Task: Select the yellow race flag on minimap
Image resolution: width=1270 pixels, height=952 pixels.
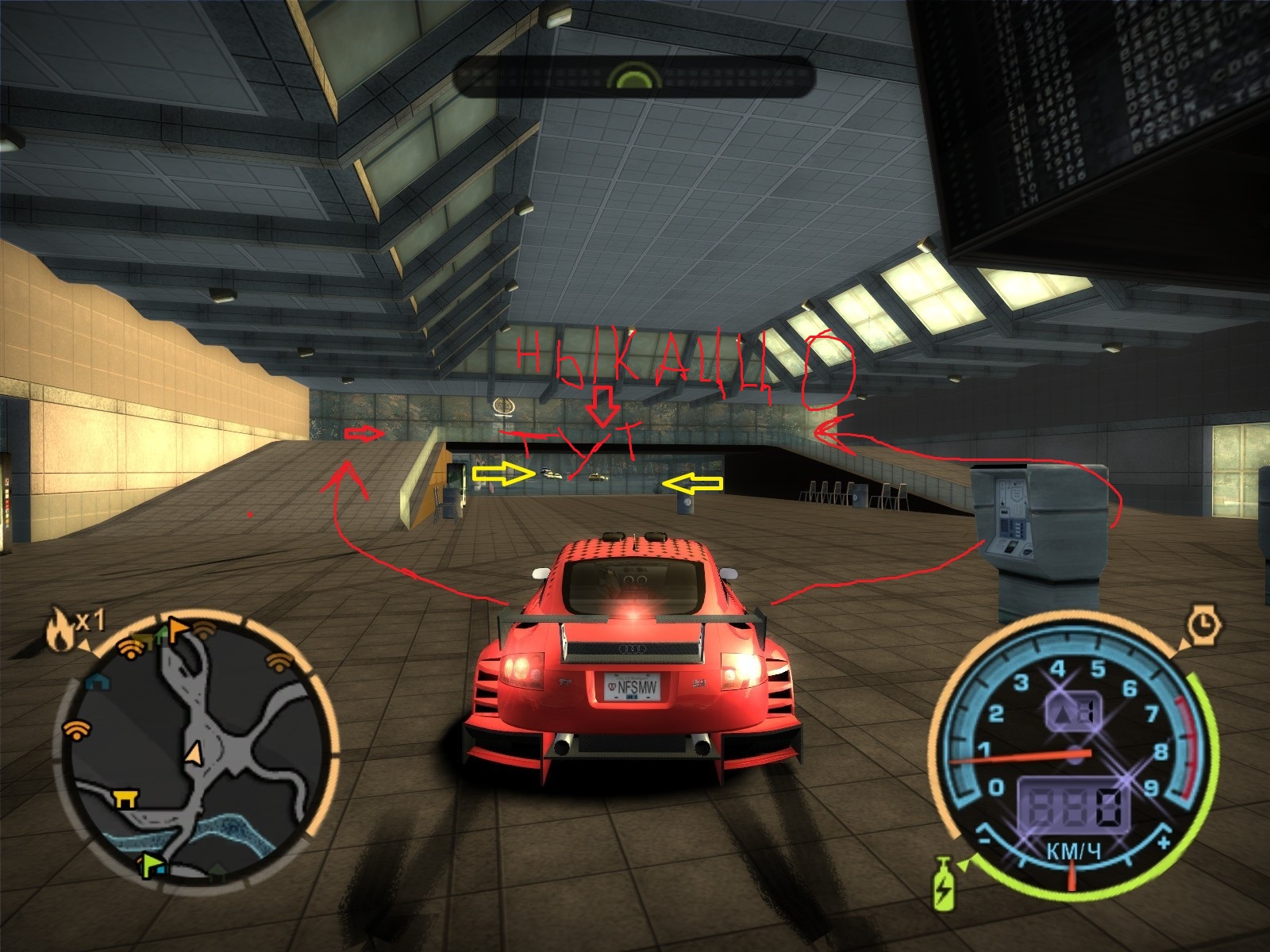Action: pyautogui.click(x=176, y=629)
